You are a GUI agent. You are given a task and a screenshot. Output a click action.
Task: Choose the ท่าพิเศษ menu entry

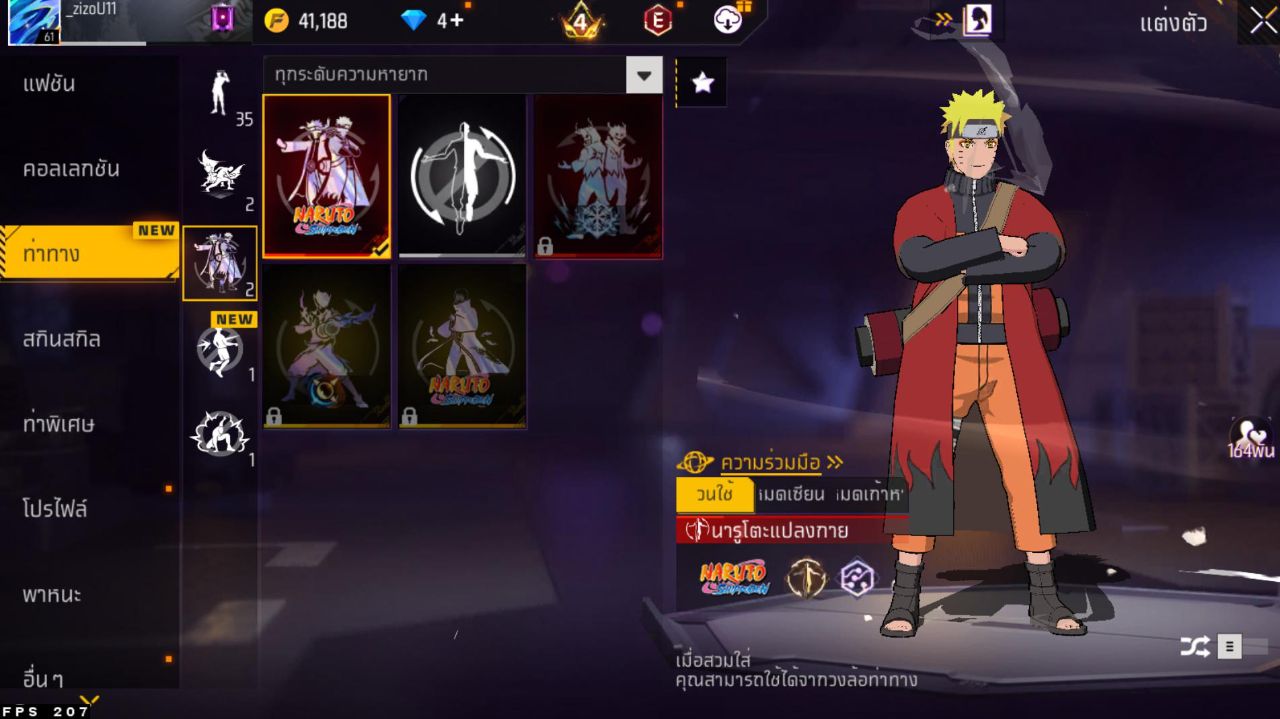[59, 424]
